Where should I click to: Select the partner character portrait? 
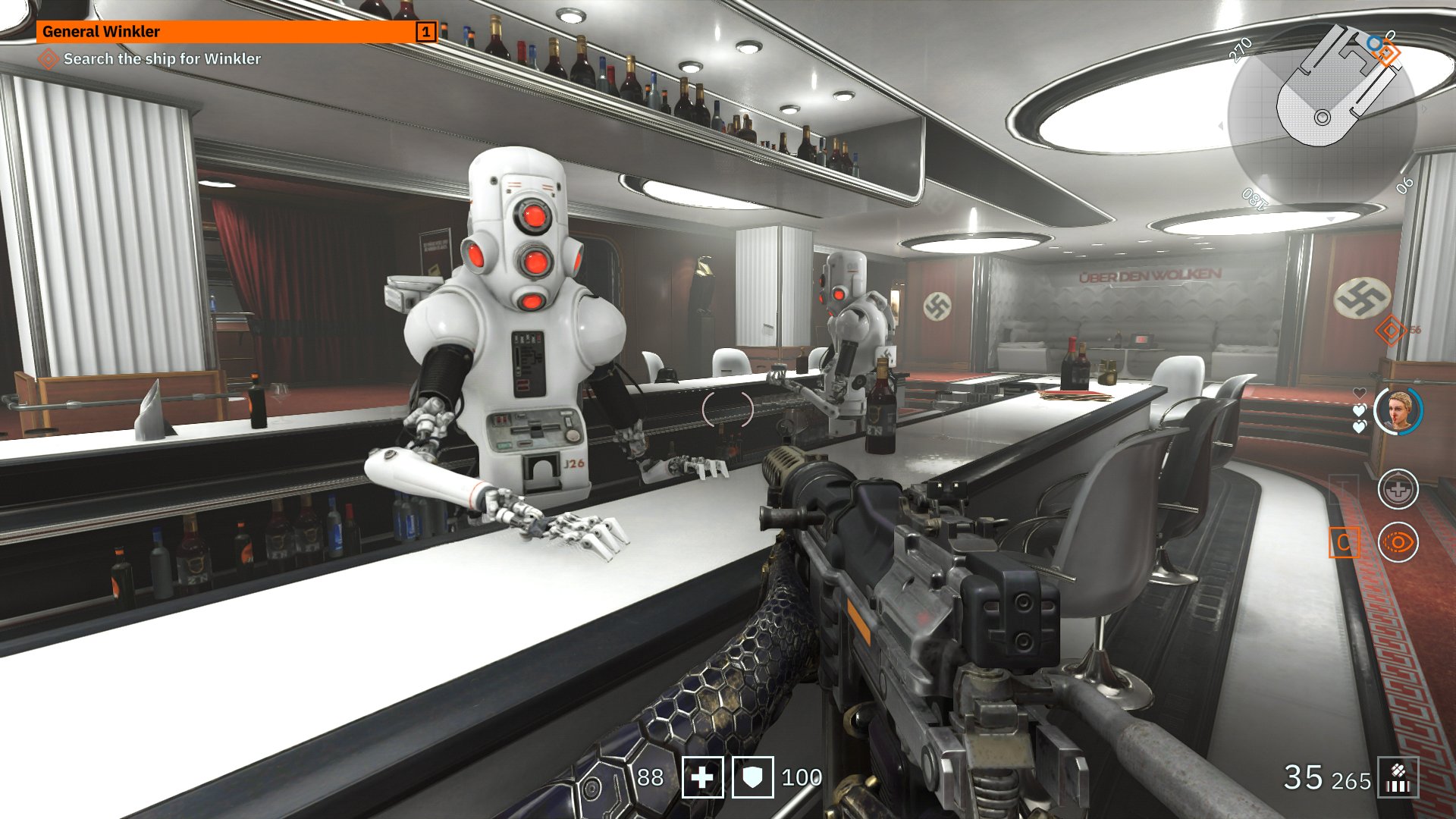[x=1398, y=411]
